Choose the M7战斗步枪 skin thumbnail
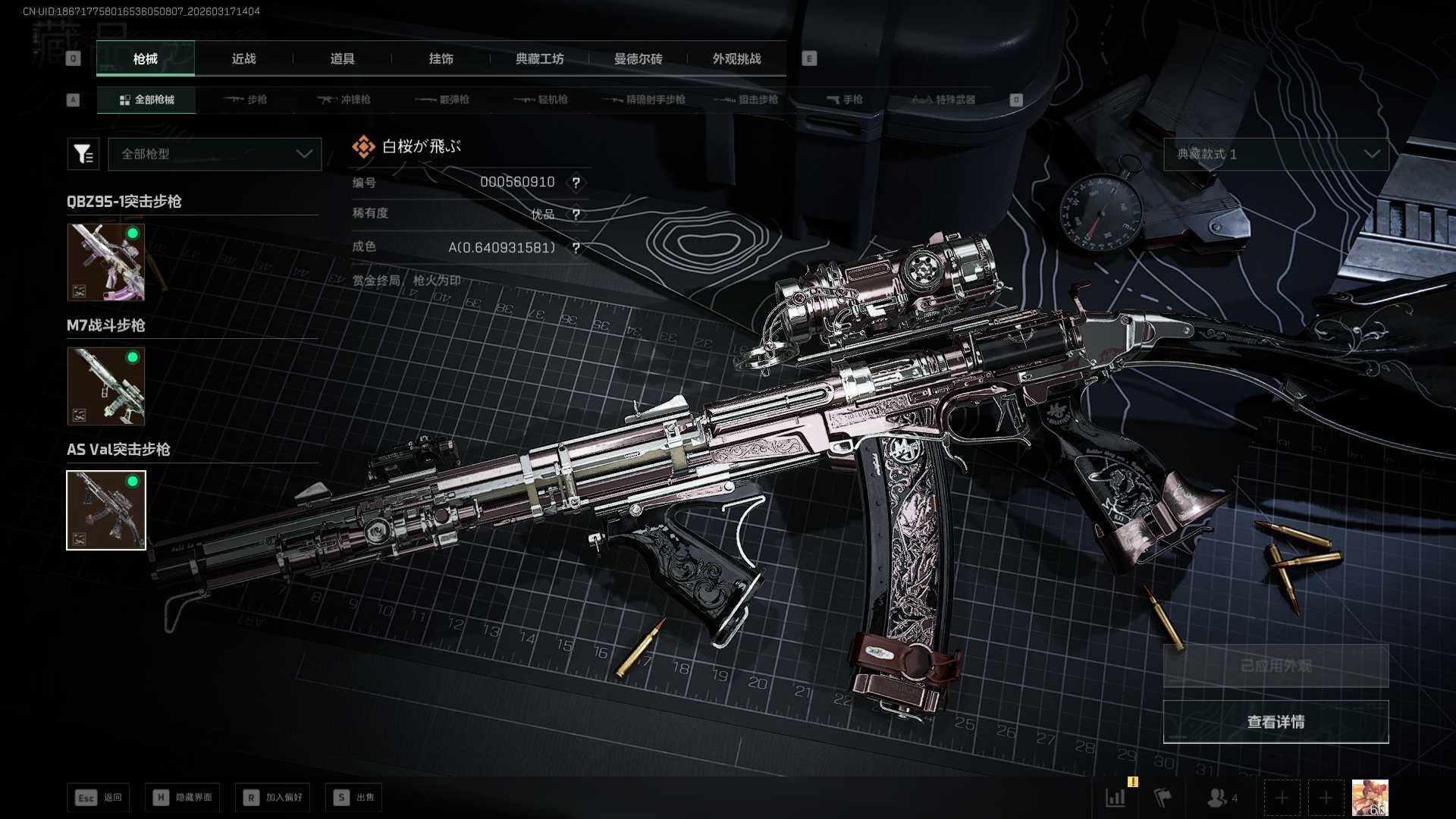The width and height of the screenshot is (1456, 819). pos(106,386)
